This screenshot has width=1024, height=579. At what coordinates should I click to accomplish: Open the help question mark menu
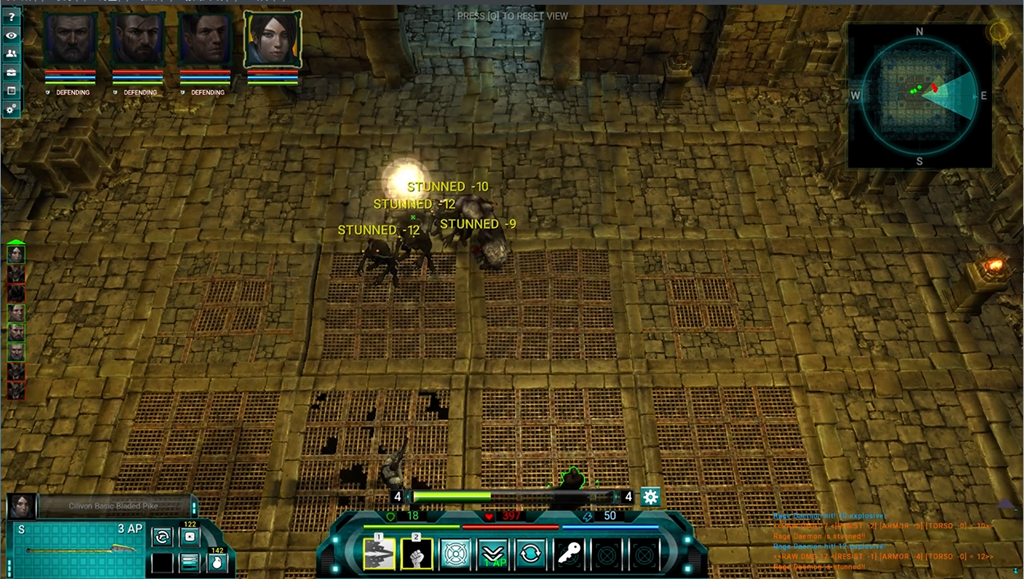click(11, 17)
